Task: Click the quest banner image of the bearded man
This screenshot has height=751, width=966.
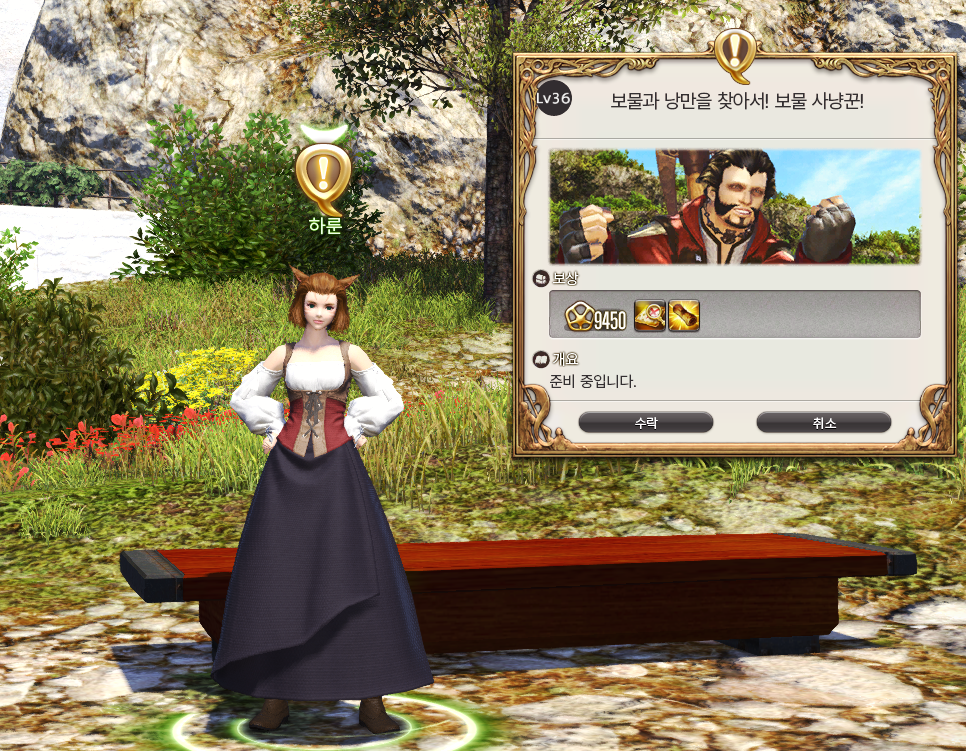Action: [x=734, y=207]
